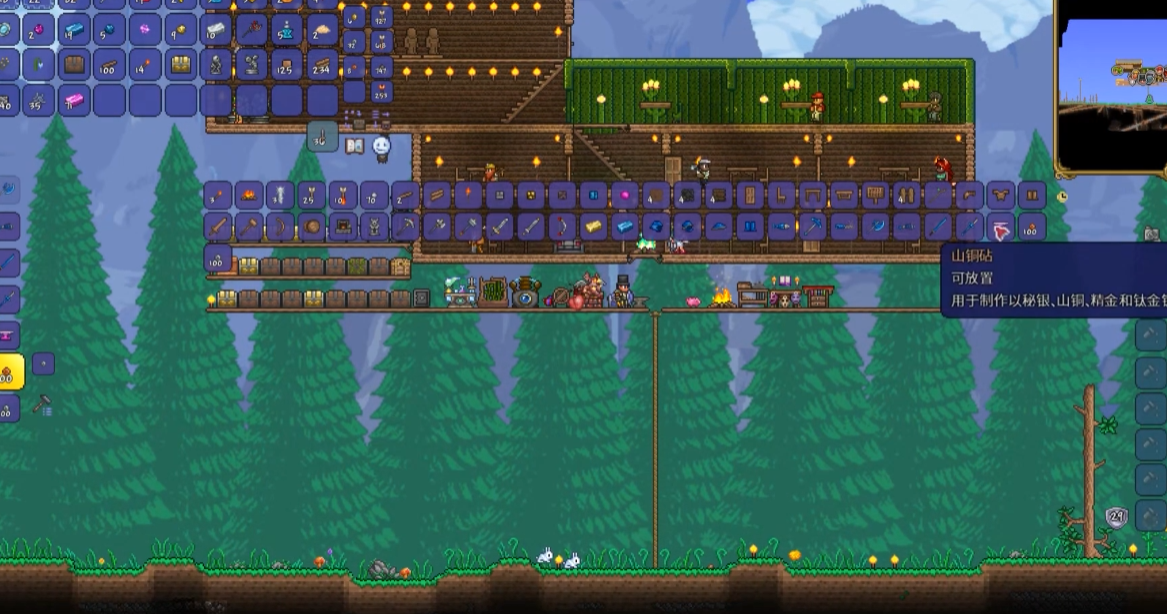Craft the blue pickaxe
The width and height of the screenshot is (1167, 614).
click(x=812, y=227)
